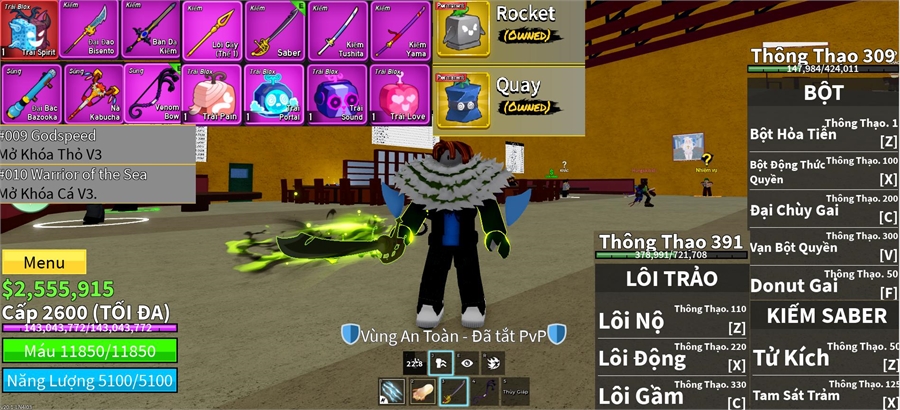Toggle the eye observation ability icon
This screenshot has width=900, height=410.
point(466,364)
